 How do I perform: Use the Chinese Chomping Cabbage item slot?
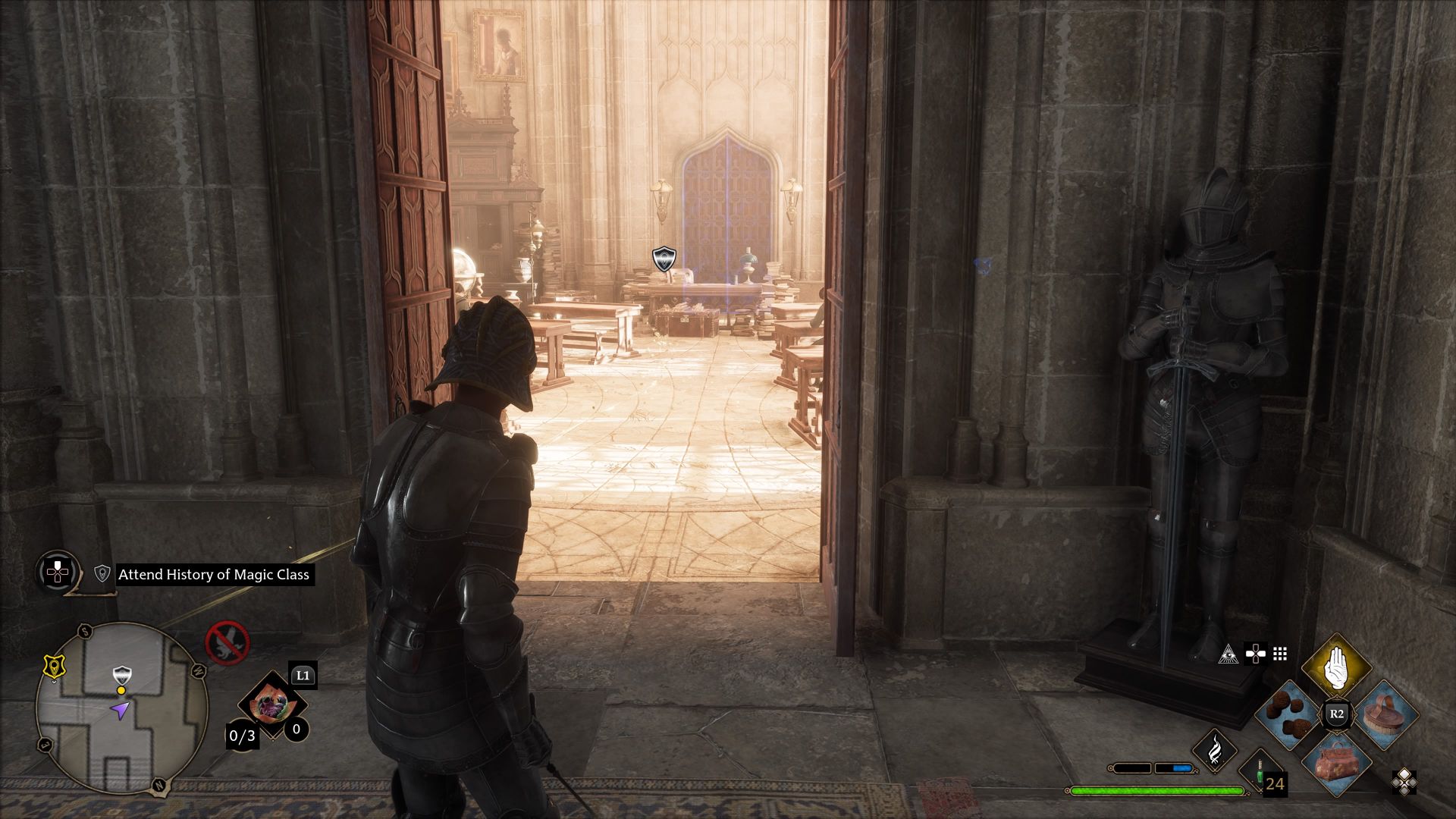271,705
